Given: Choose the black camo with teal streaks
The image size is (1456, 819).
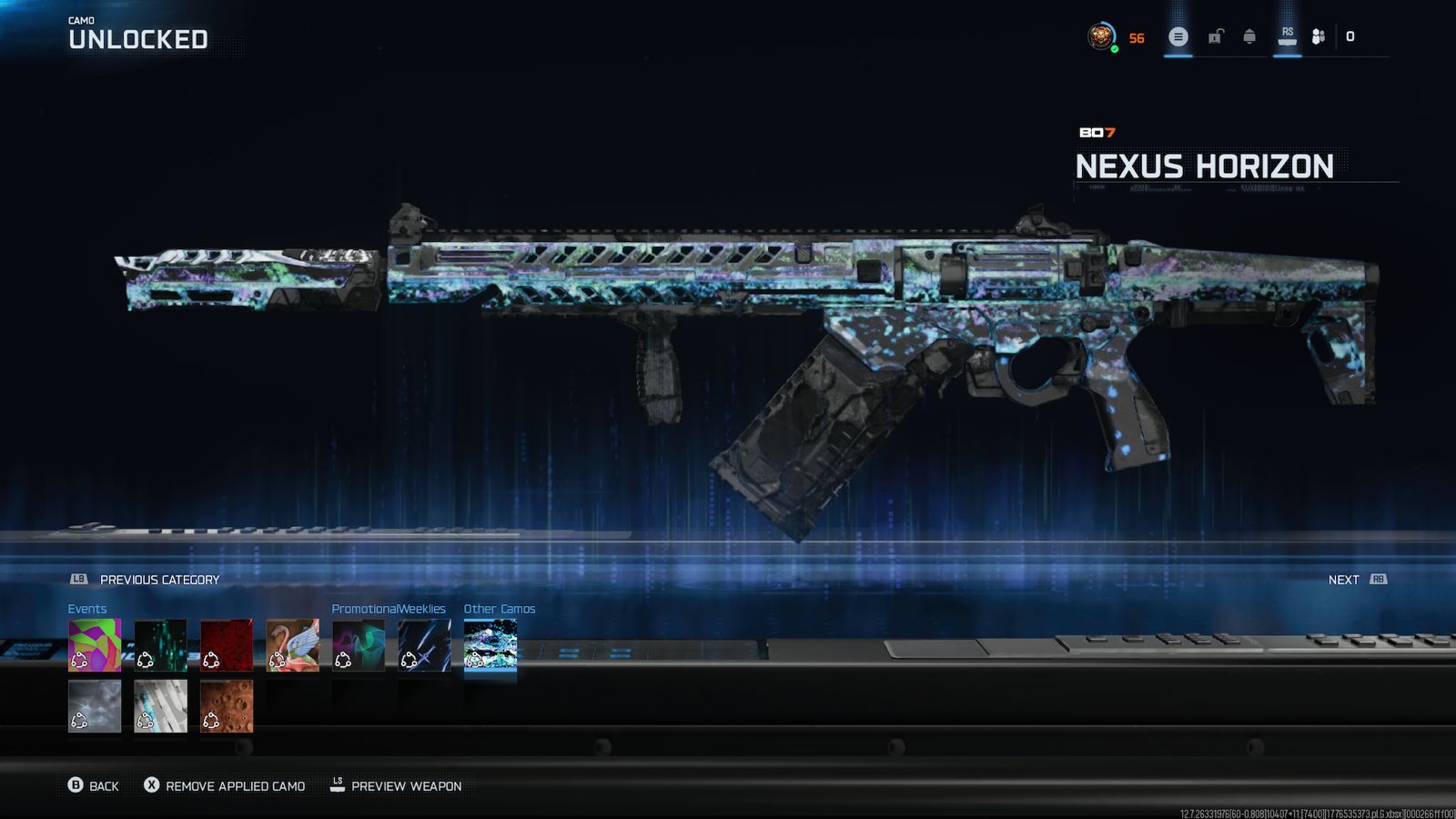Looking at the screenshot, I should (x=160, y=645).
